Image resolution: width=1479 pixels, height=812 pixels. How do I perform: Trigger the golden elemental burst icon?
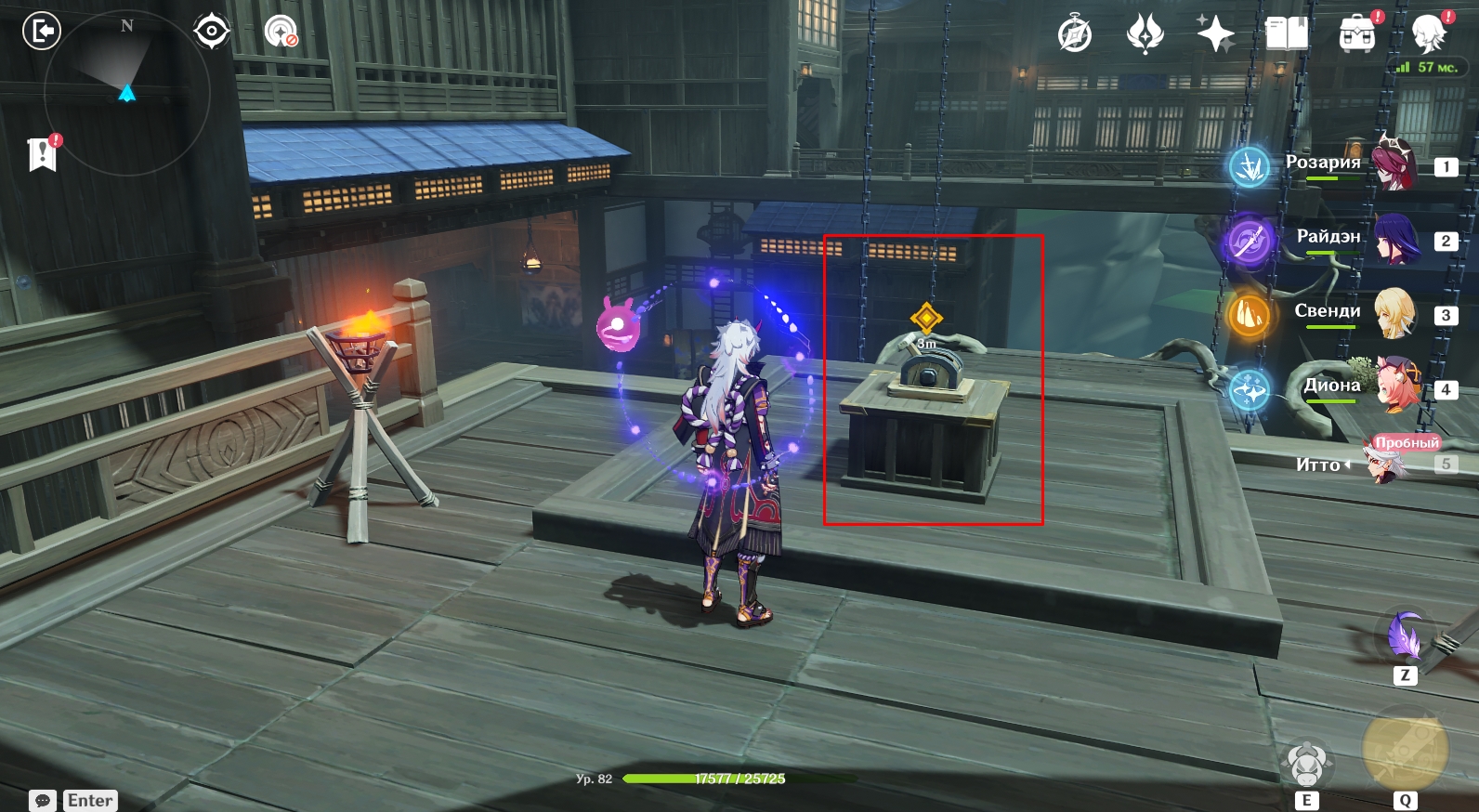[x=1404, y=751]
